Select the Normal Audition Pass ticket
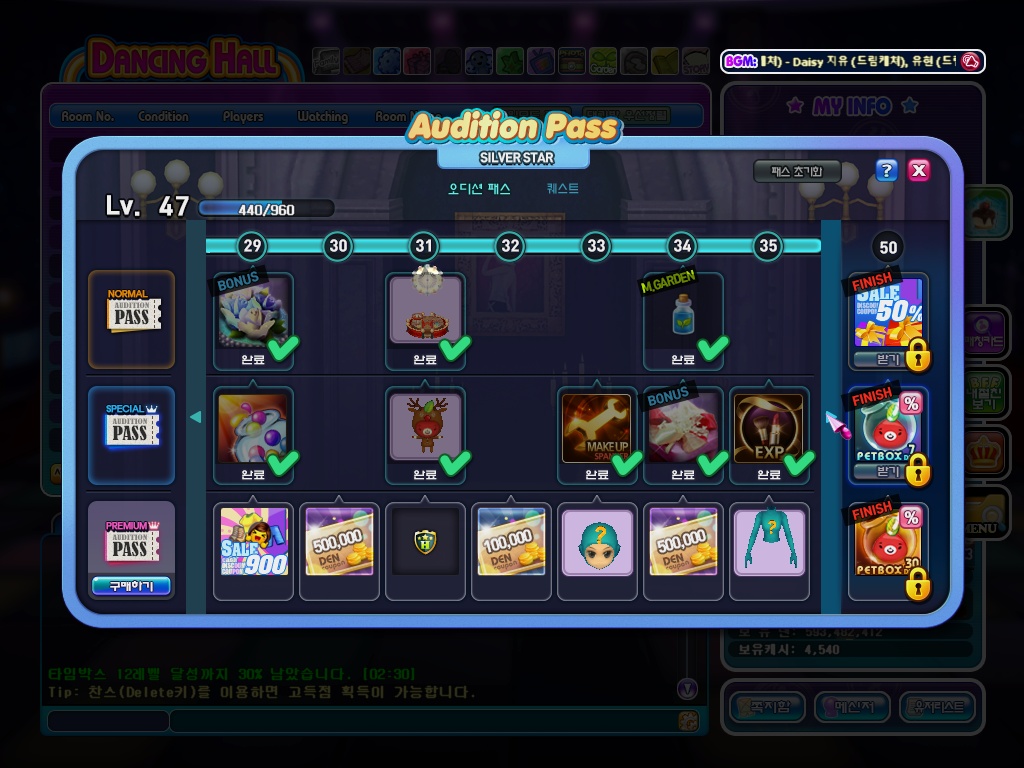The height and width of the screenshot is (768, 1024). tap(131, 316)
